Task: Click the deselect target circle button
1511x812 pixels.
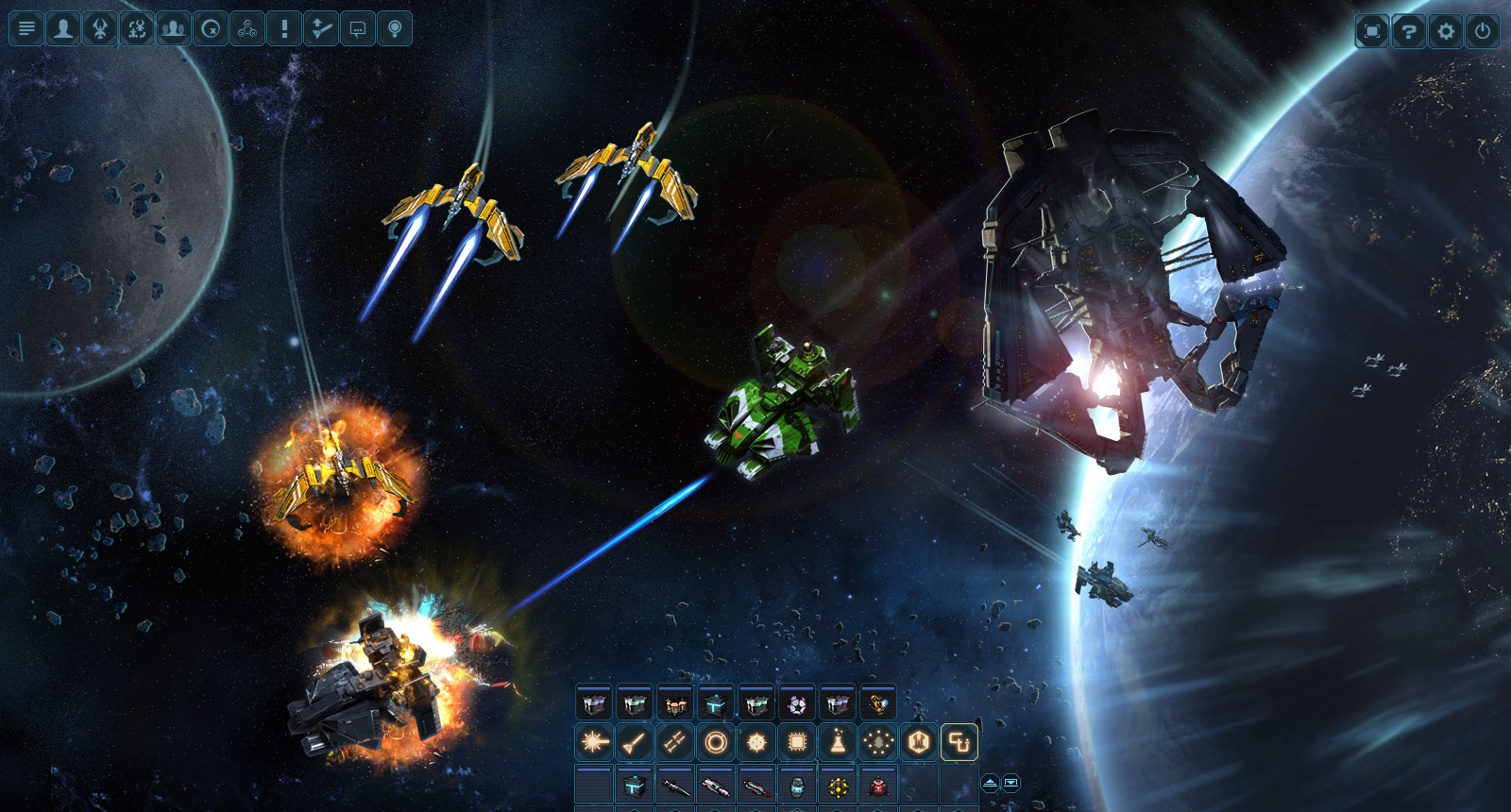Action: coord(209,28)
